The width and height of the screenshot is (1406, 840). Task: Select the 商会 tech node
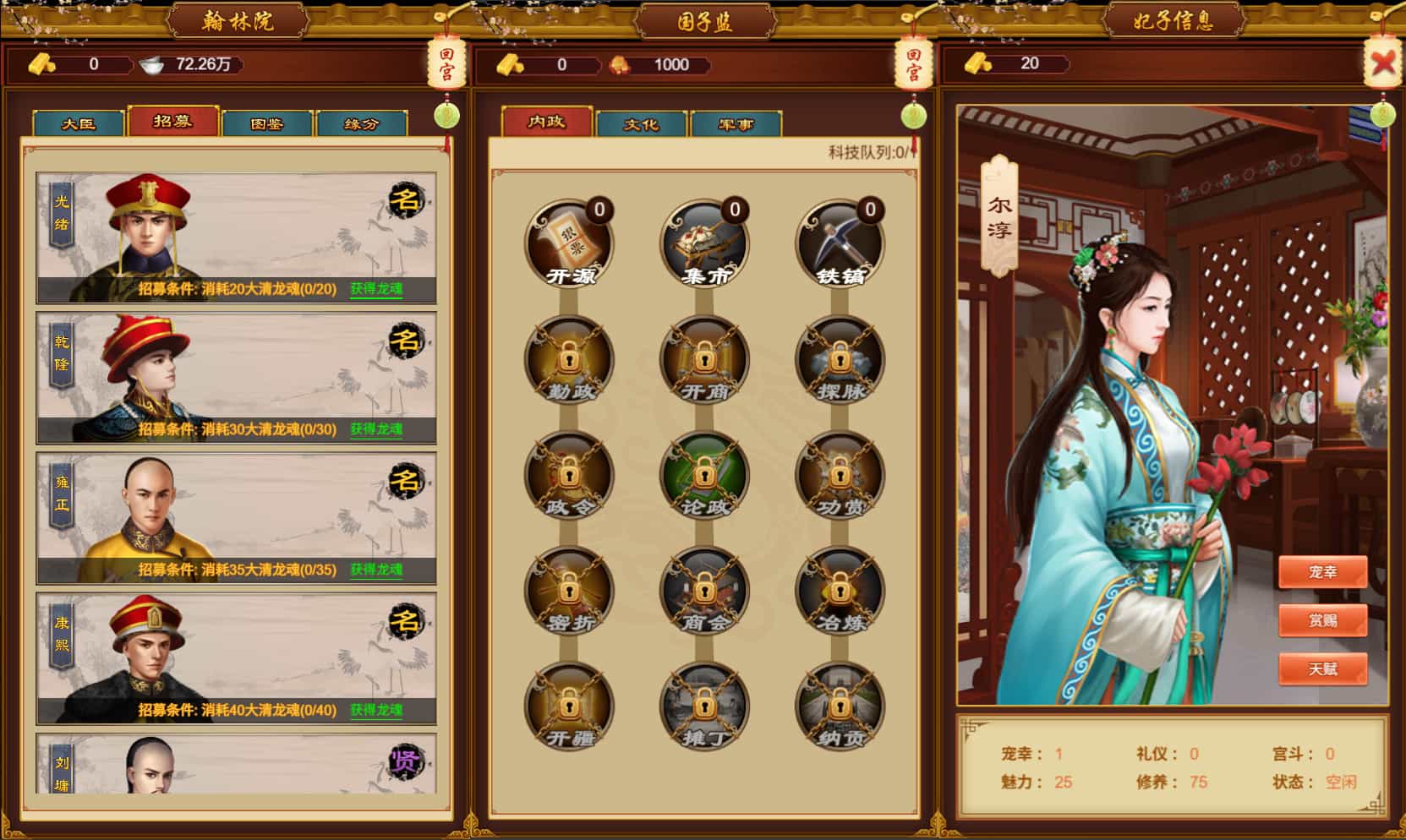703,592
